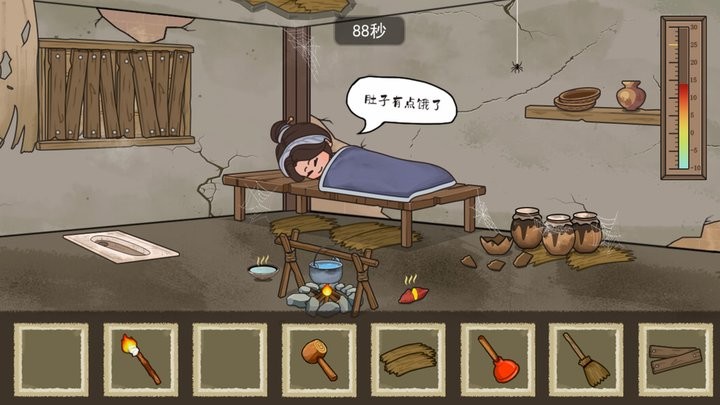This screenshot has height=405, width=720.
Task: Select the burning torch inventory slot
Action: [140, 359]
